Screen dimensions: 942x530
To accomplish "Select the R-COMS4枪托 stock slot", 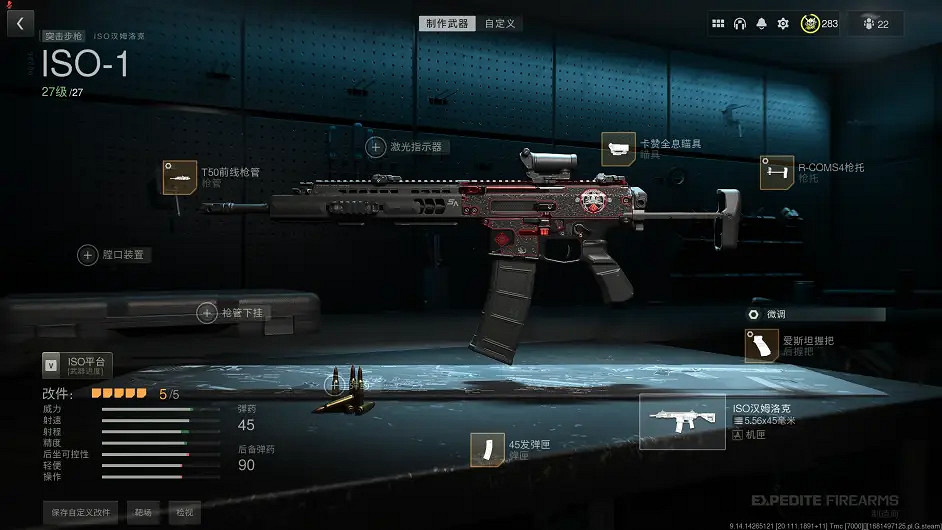I will [x=776, y=172].
